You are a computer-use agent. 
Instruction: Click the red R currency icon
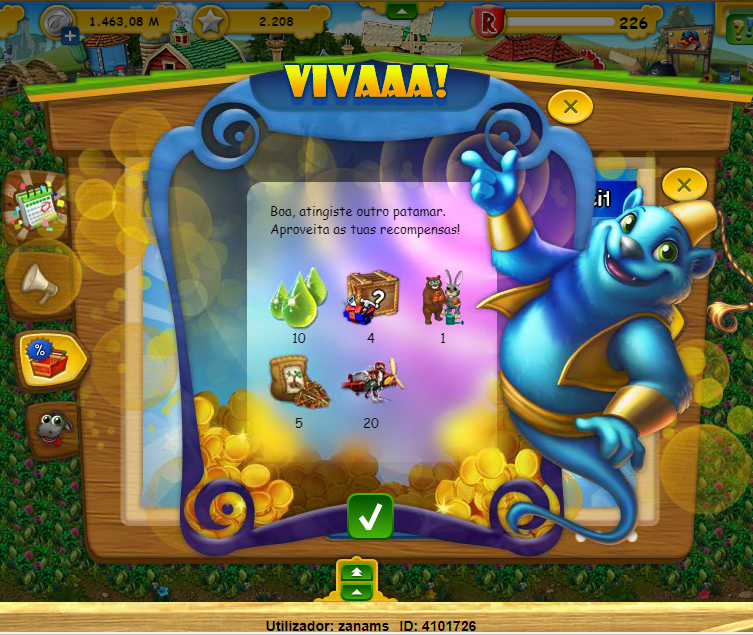491,23
